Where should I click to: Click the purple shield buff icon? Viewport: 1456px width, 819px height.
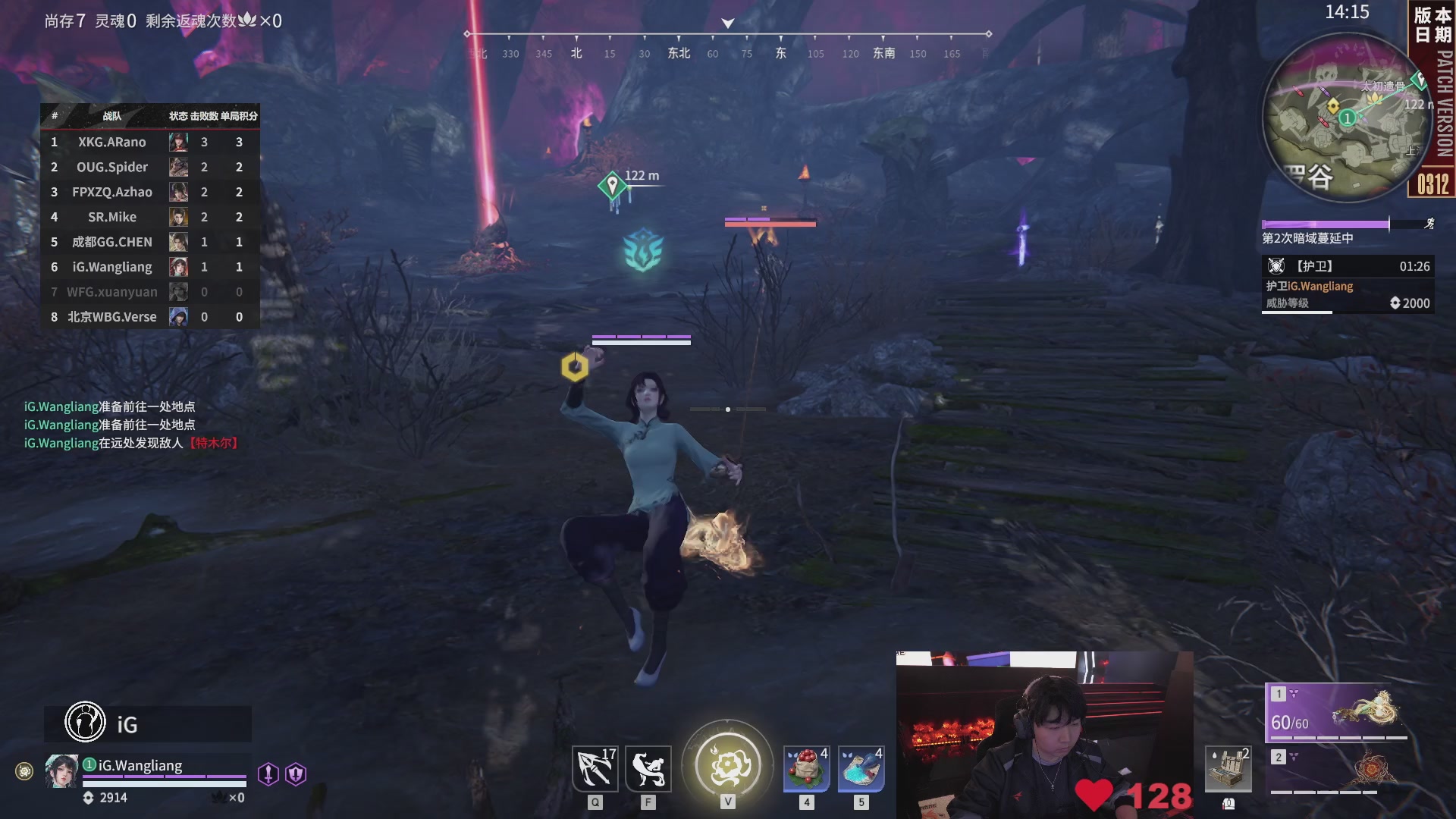click(x=296, y=773)
